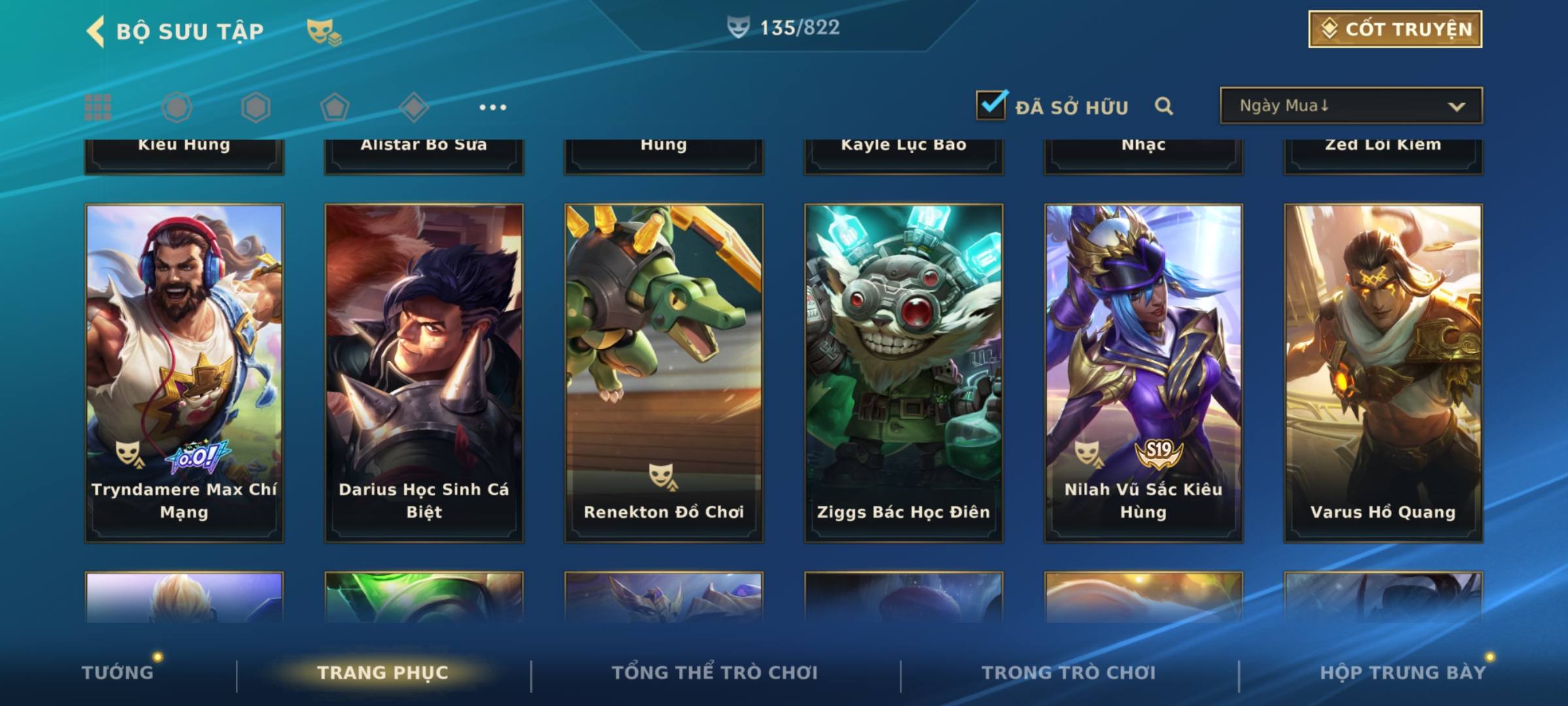The height and width of the screenshot is (706, 1568).
Task: Open the Cốt Truyện button
Action: [1395, 29]
